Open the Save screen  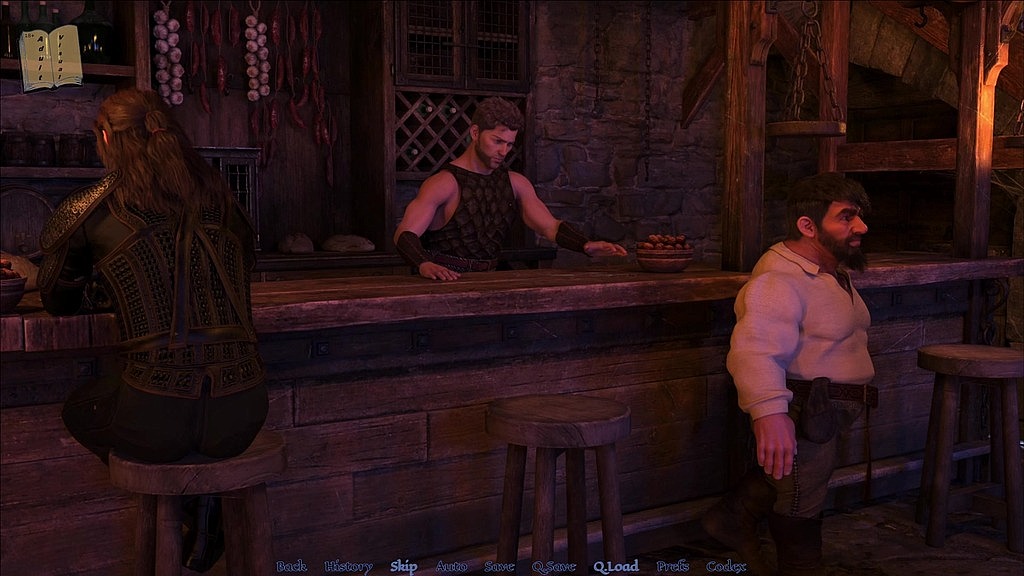tap(499, 566)
